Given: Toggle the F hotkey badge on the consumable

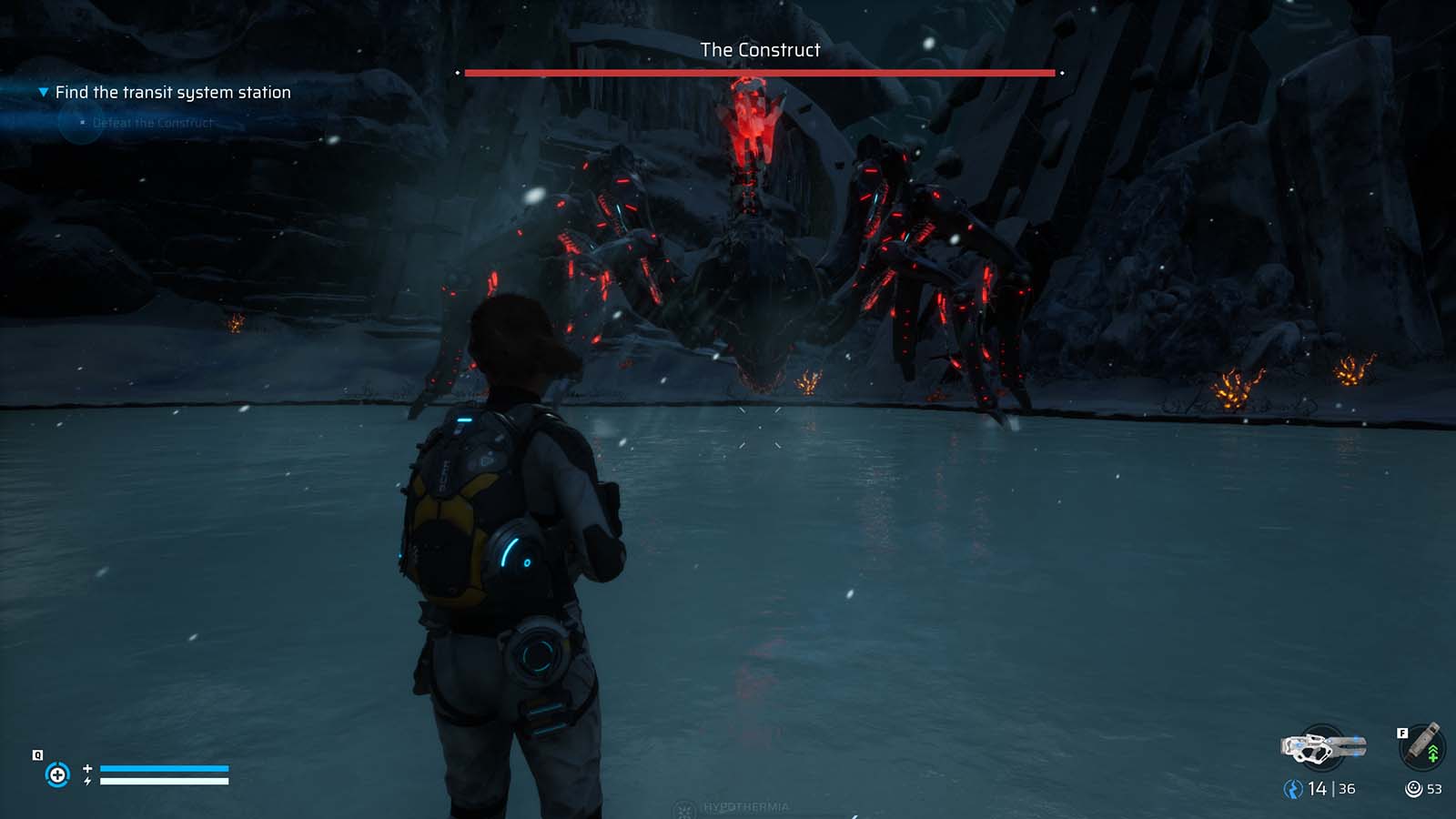Looking at the screenshot, I should click(x=1402, y=733).
